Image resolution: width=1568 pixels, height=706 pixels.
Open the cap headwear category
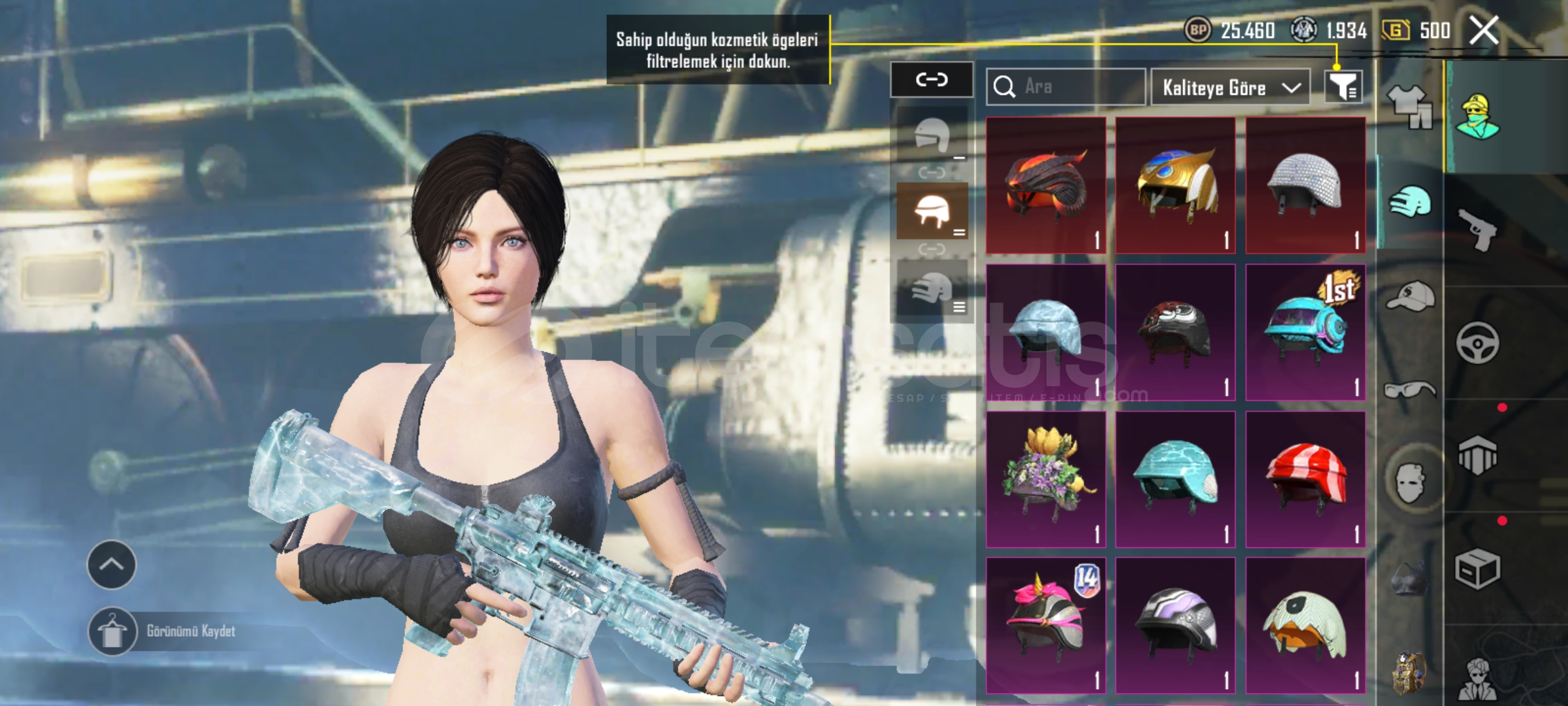[1410, 297]
